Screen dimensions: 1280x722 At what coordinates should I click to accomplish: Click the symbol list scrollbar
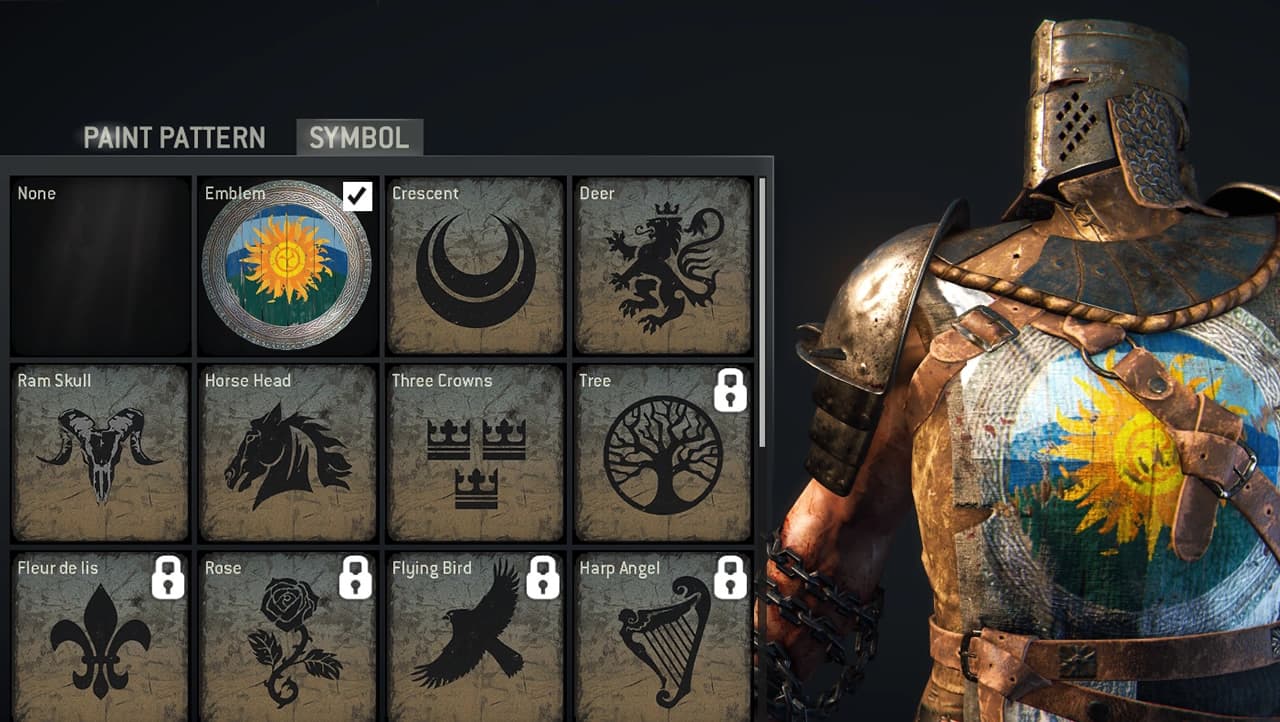point(763,310)
